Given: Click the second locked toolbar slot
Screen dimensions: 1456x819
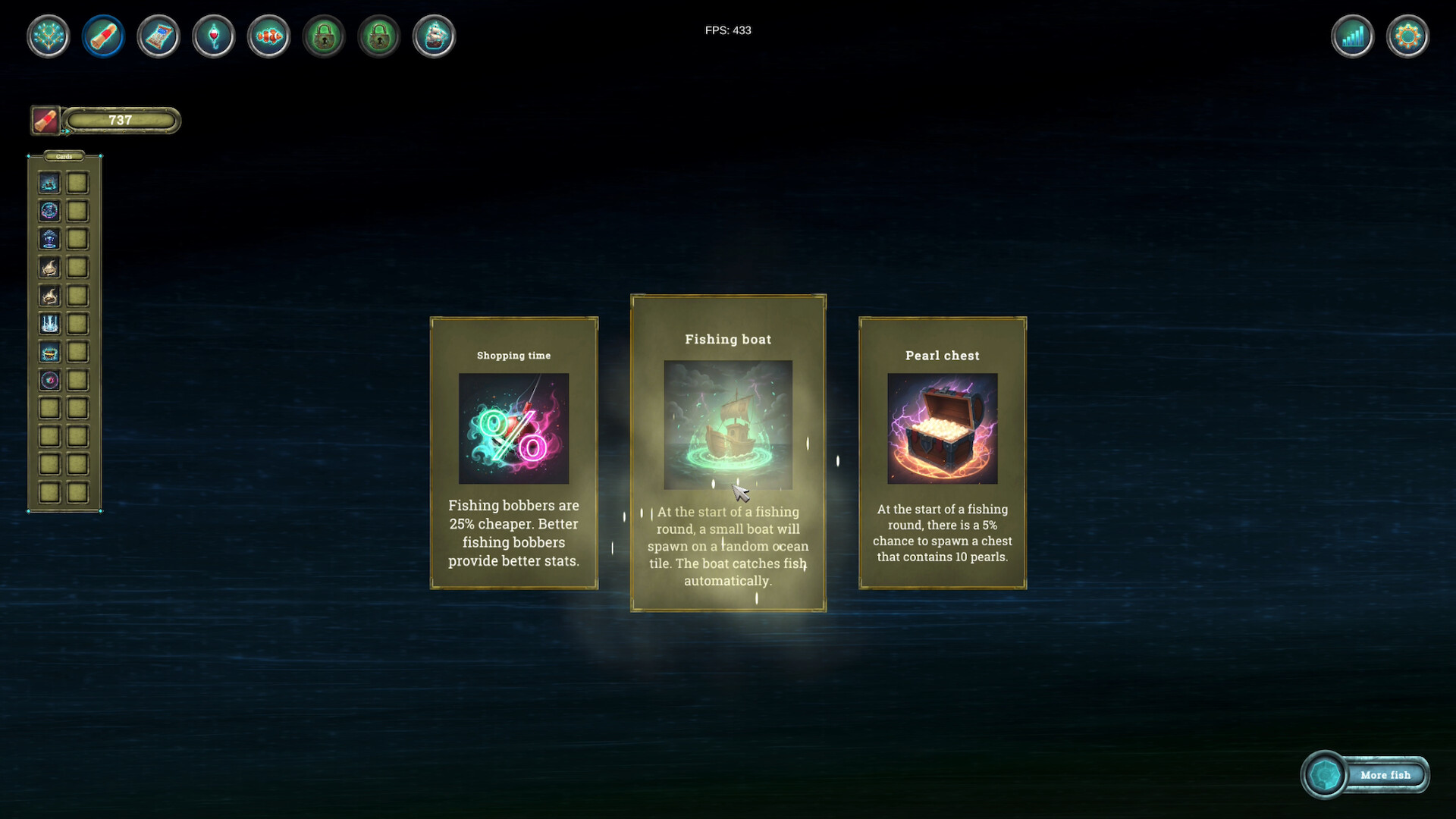Looking at the screenshot, I should point(378,36).
